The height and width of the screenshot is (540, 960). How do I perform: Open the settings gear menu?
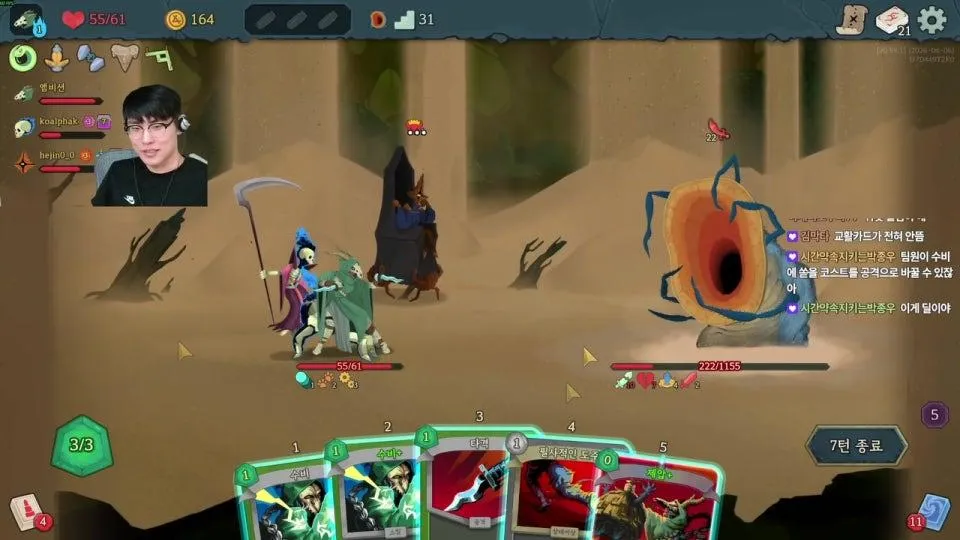click(x=932, y=20)
